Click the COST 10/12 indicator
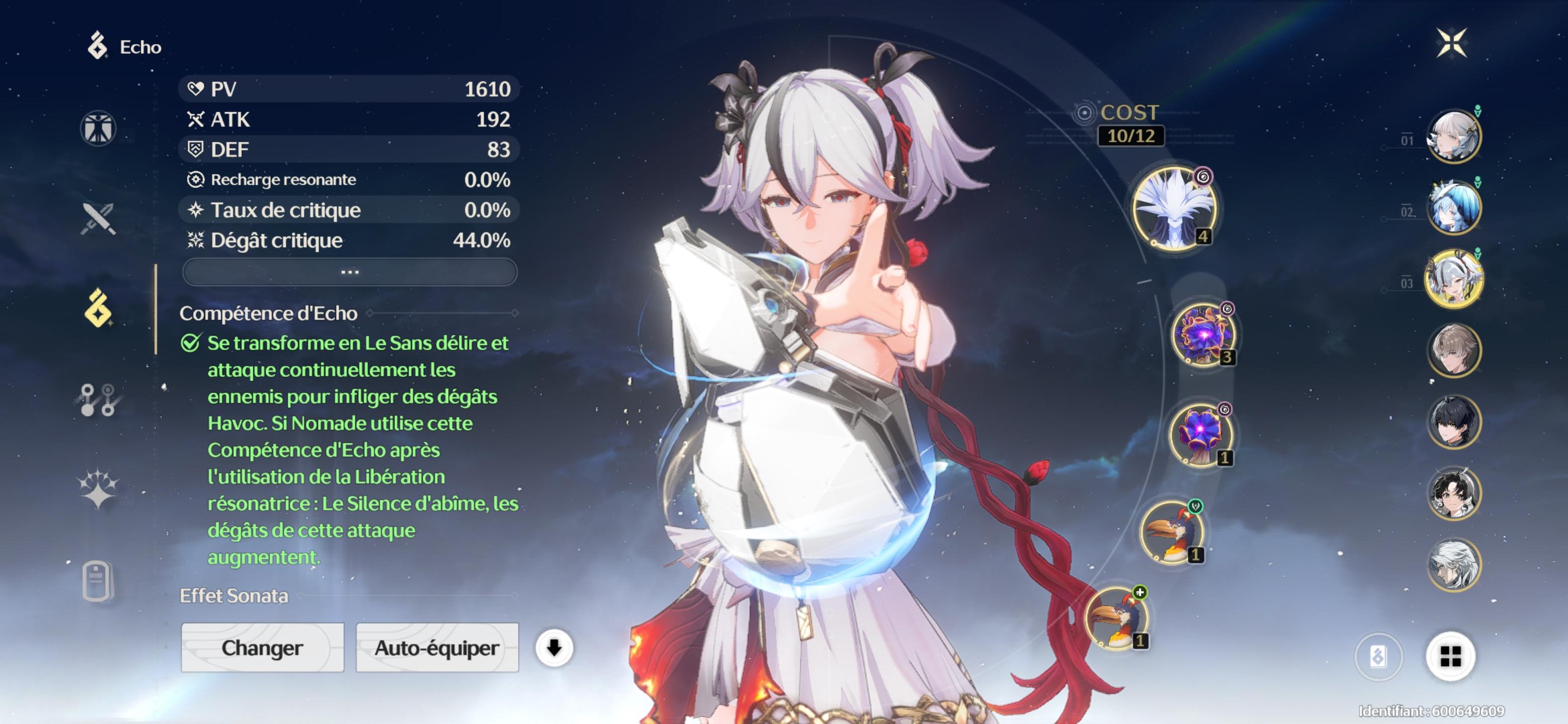Screen dimensions: 1568x724 point(1130,122)
